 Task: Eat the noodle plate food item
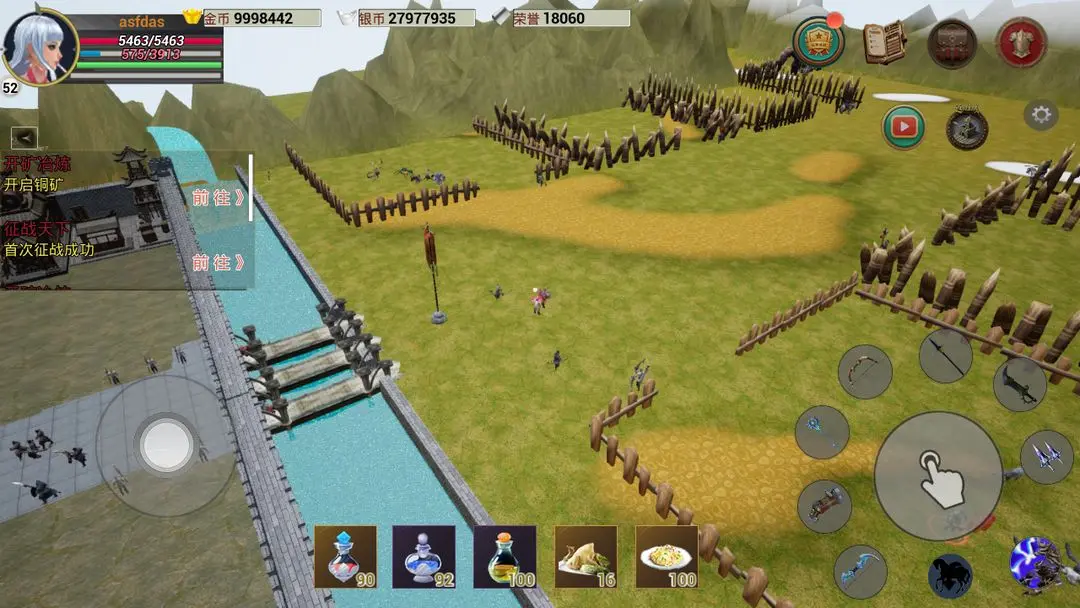[667, 556]
